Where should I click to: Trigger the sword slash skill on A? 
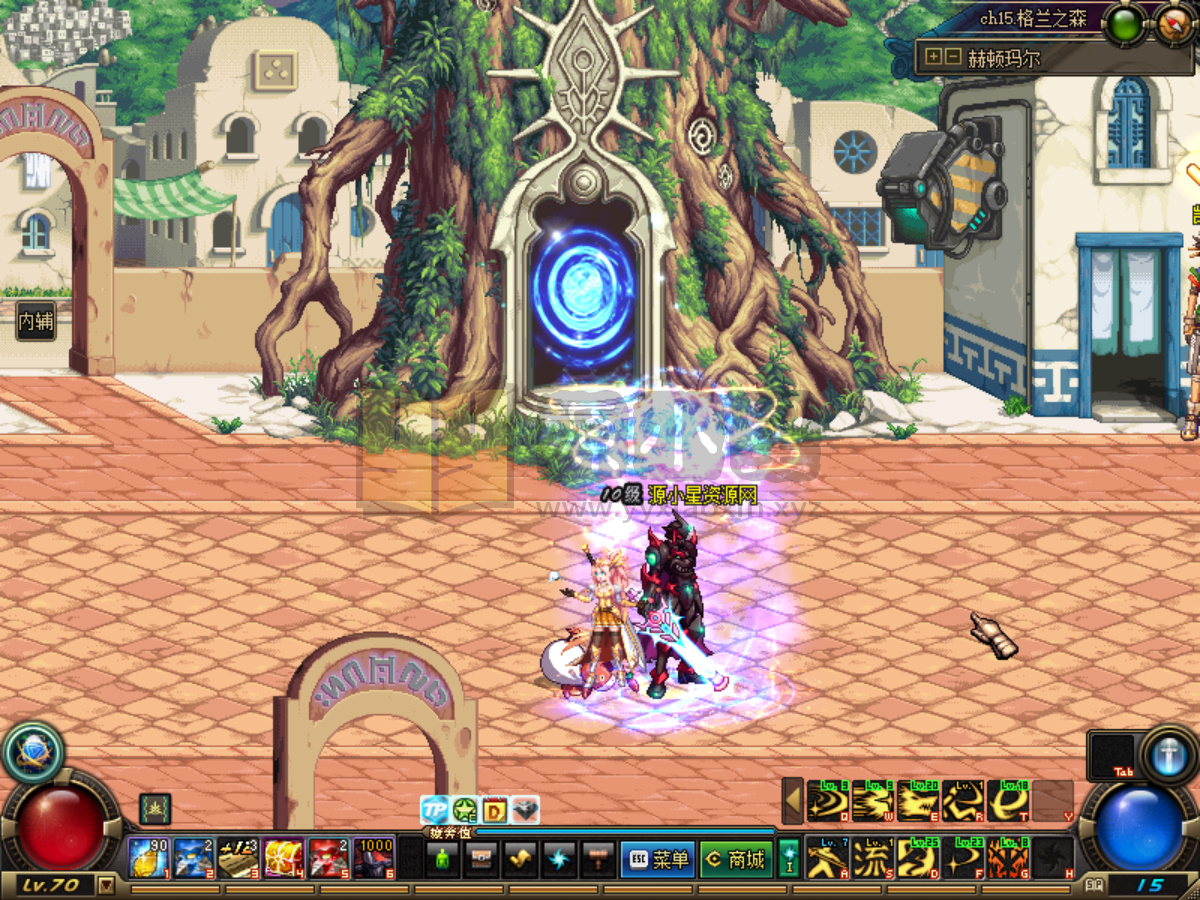click(x=828, y=858)
